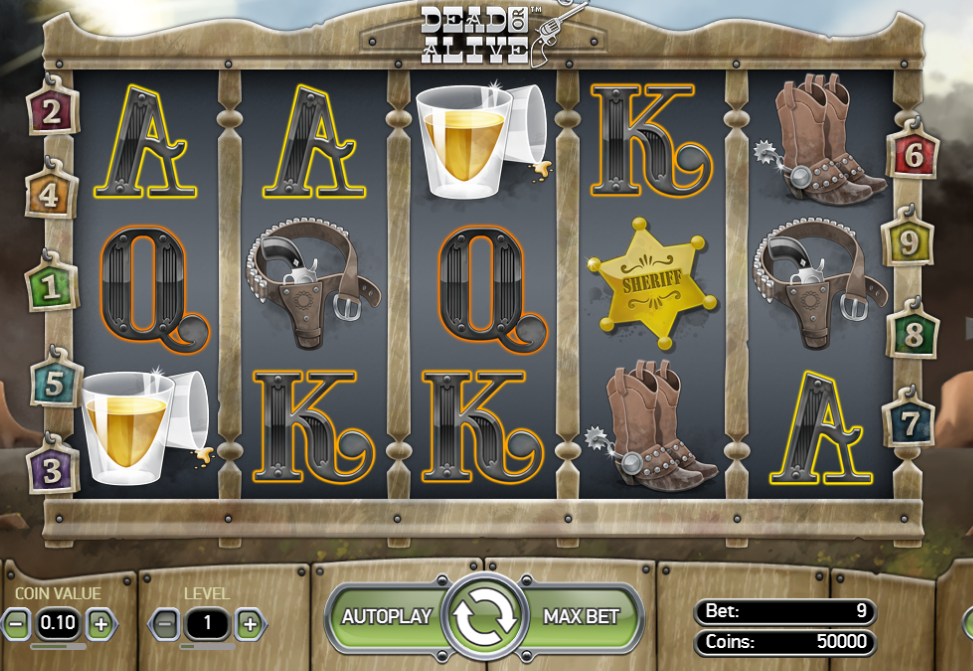Increase the coin value with plus
The height and width of the screenshot is (671, 973).
(100, 624)
